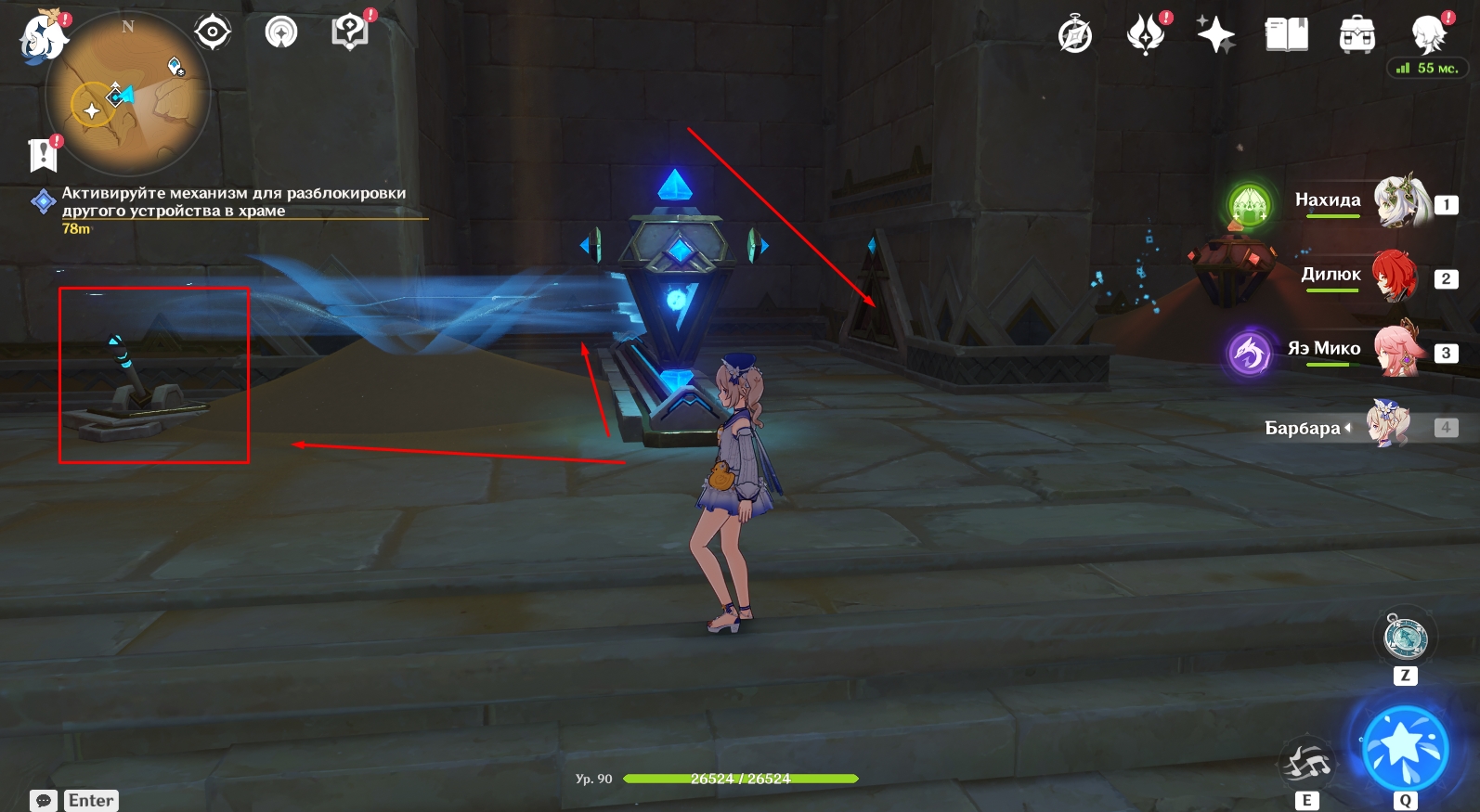The height and width of the screenshot is (812, 1480).
Task: Open the quest journal exclamation bookmark icon
Action: [43, 155]
